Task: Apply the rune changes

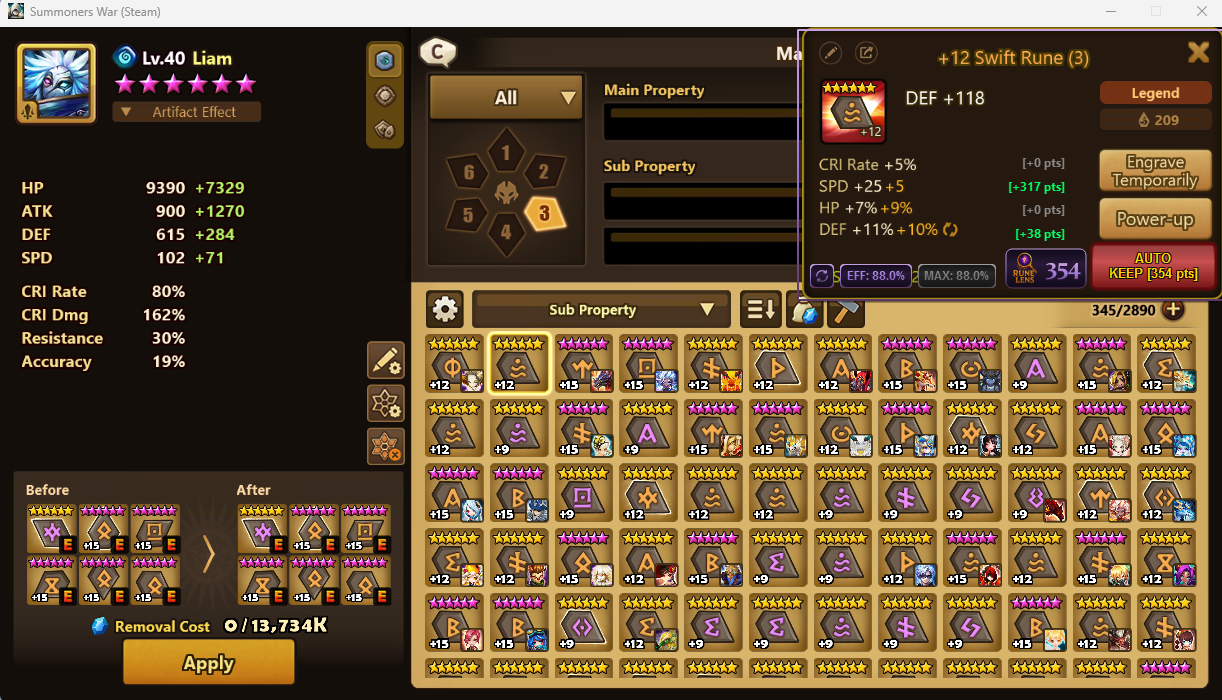Action: coord(208,662)
